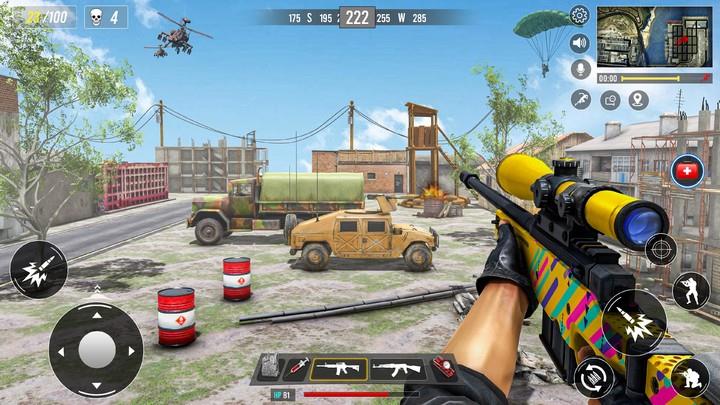This screenshot has height=405, width=720.
Task: Use the red syringe item
Action: [x=296, y=369]
